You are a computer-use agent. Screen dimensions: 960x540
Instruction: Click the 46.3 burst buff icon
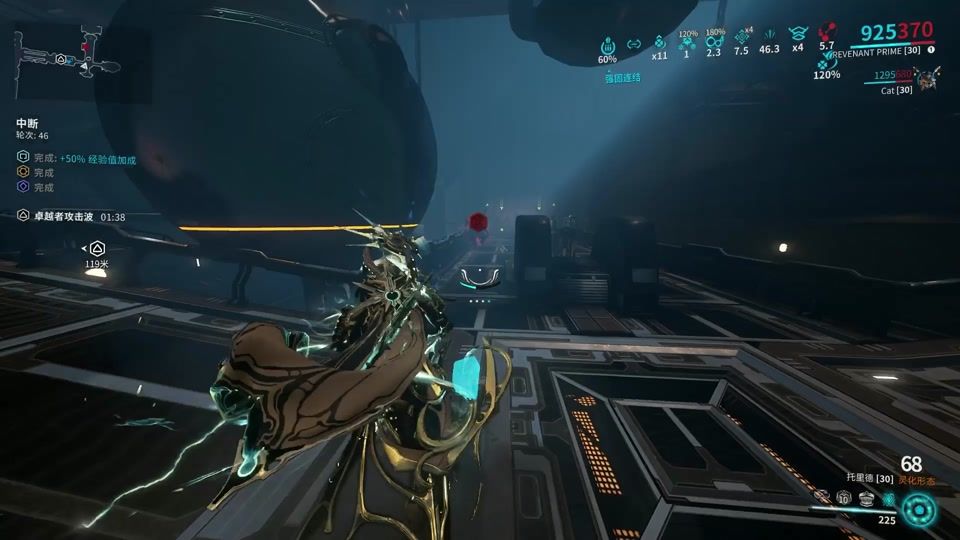769,36
